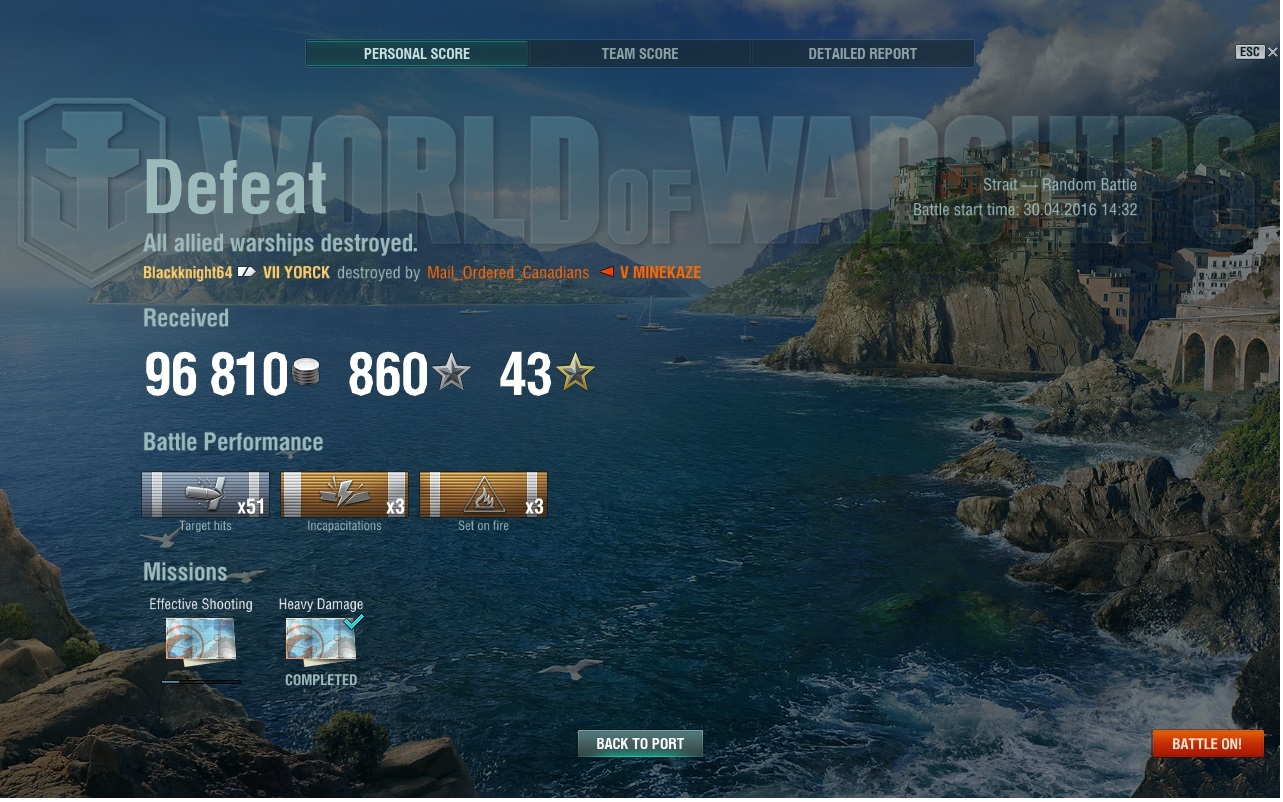This screenshot has width=1283, height=802.
Task: Click enemy name Mail_Ordered_Canadians
Action: coord(508,273)
